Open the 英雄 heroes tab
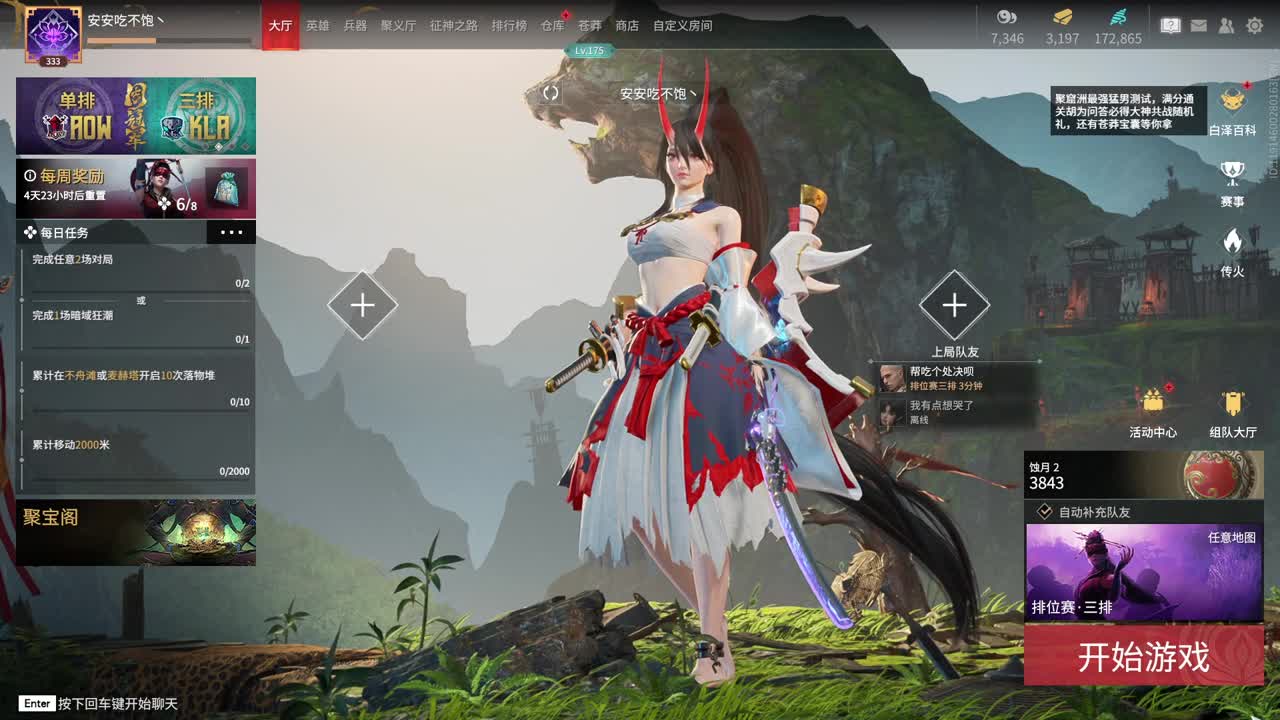Screen dimensions: 1280x720 [318, 26]
